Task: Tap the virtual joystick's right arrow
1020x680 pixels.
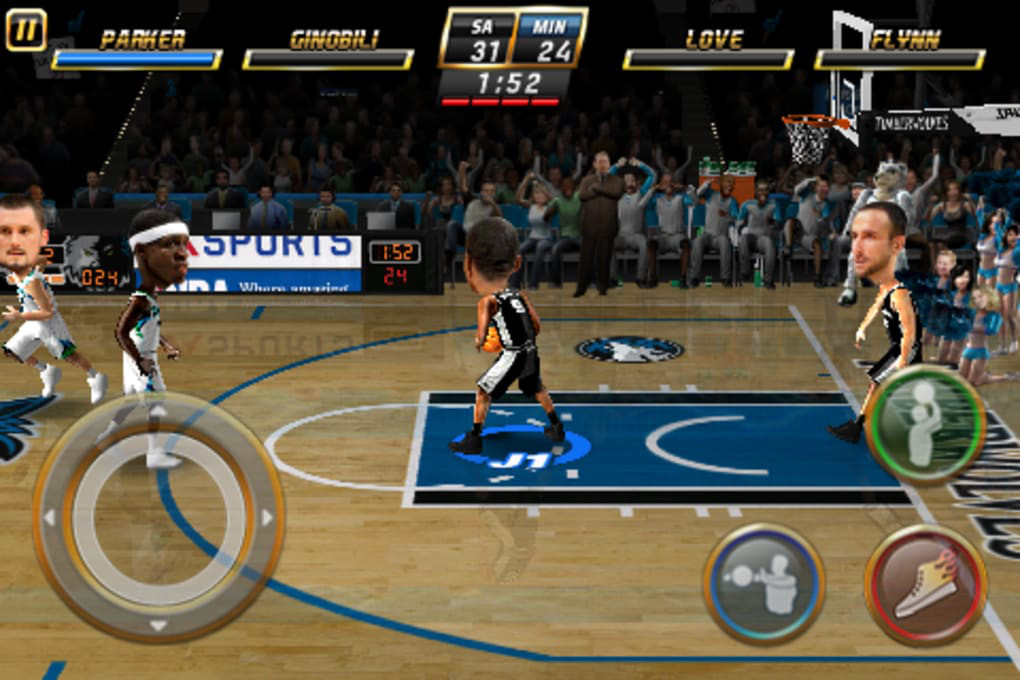Action: [267, 518]
